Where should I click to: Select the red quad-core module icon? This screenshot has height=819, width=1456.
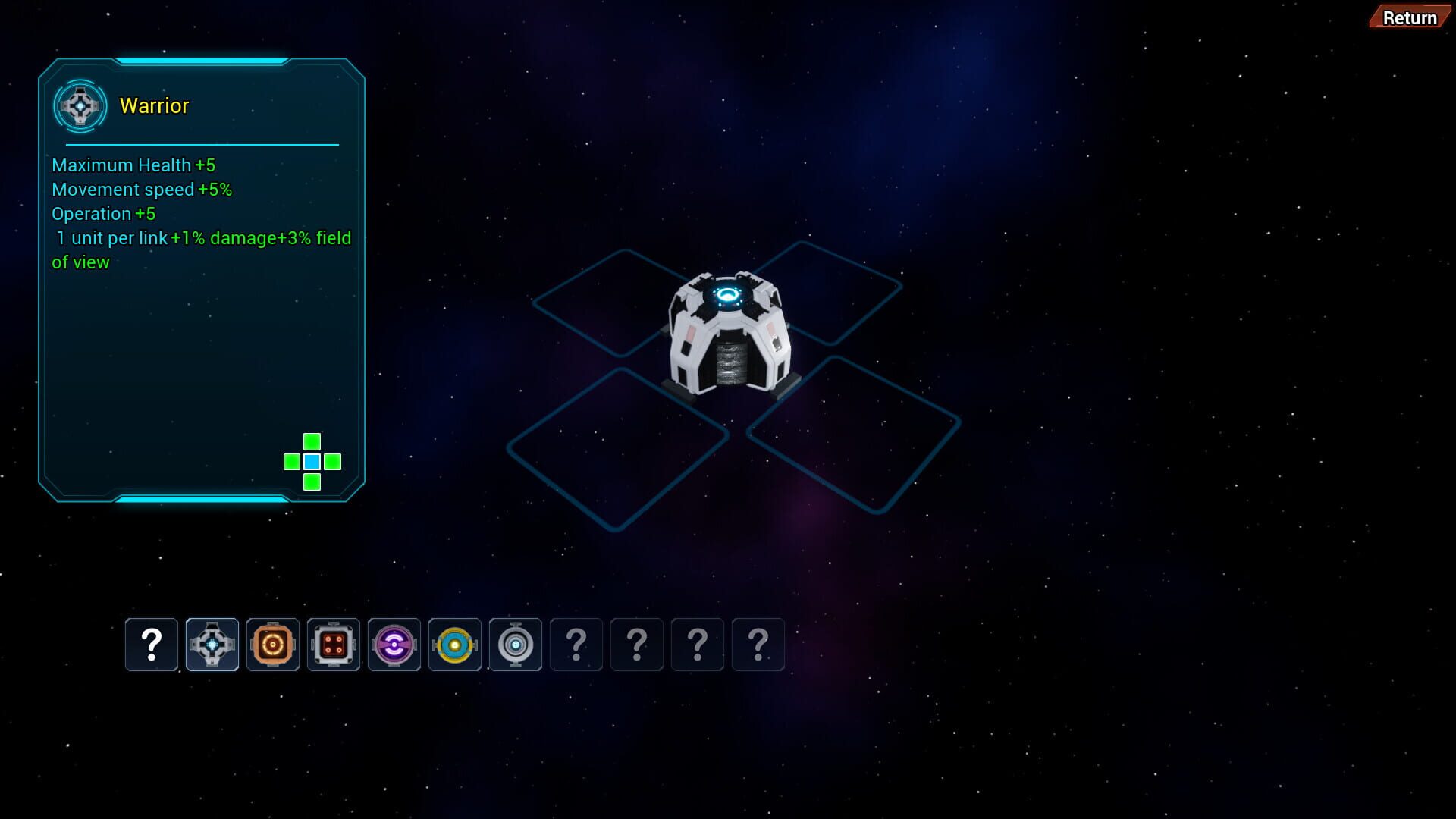point(333,645)
